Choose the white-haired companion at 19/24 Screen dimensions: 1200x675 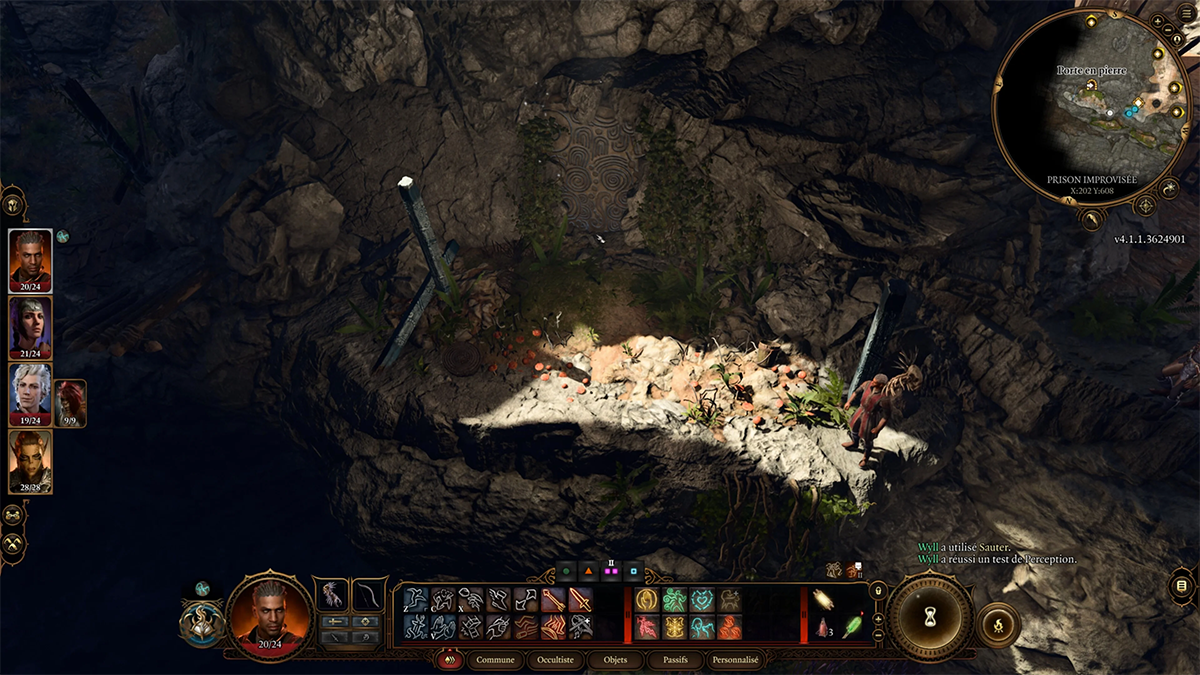30,394
